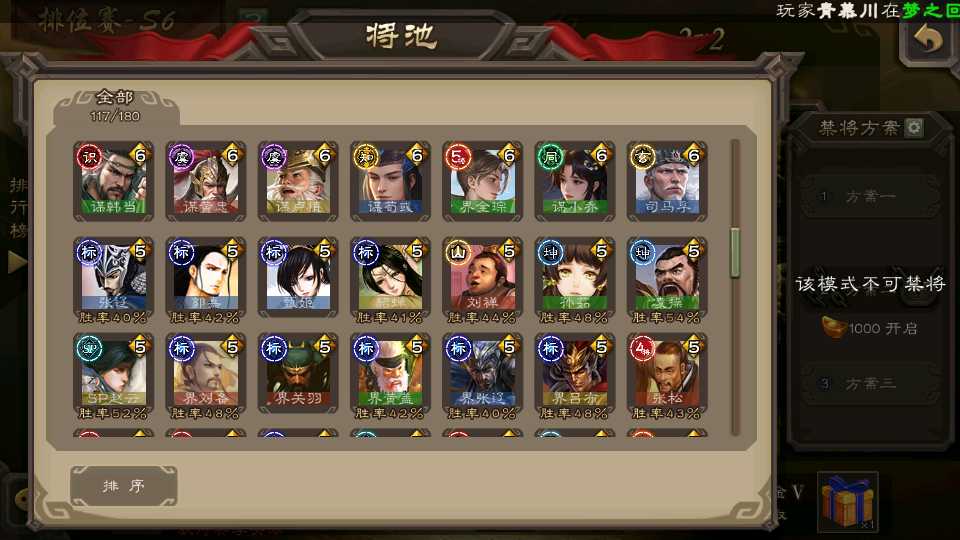Choose the 甄姬 general card
960x540 pixels.
click(x=296, y=276)
